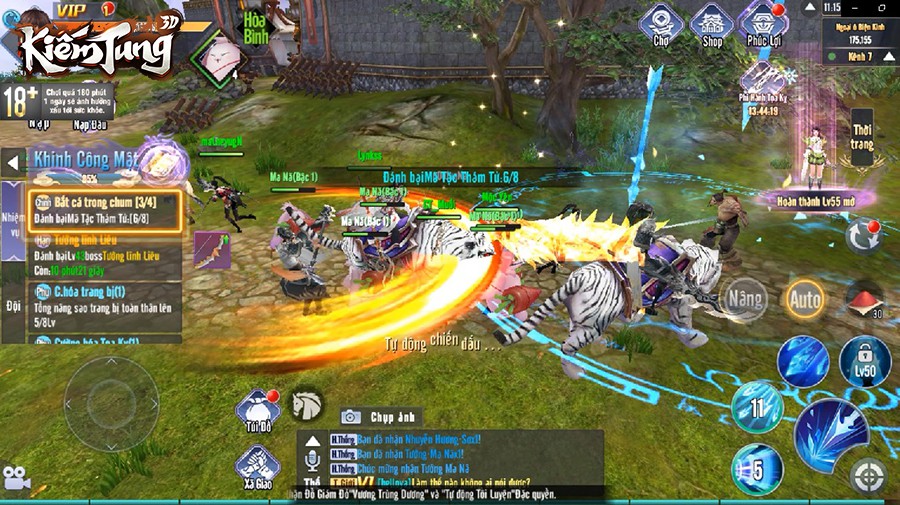
Task: Collapse the quest tracker with left arrow
Action: 13,161
